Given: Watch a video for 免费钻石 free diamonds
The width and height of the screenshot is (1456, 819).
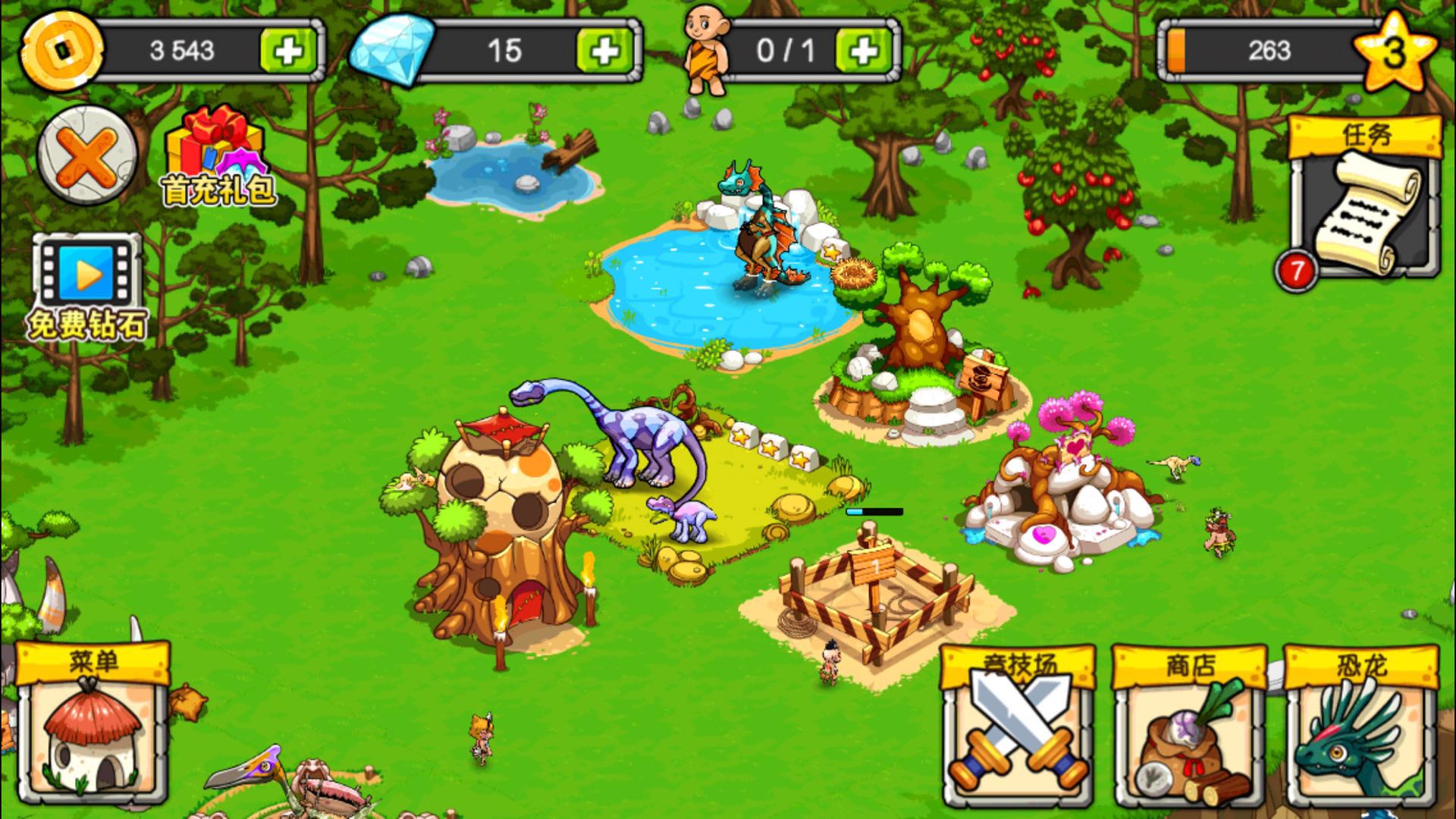Looking at the screenshot, I should (87, 287).
